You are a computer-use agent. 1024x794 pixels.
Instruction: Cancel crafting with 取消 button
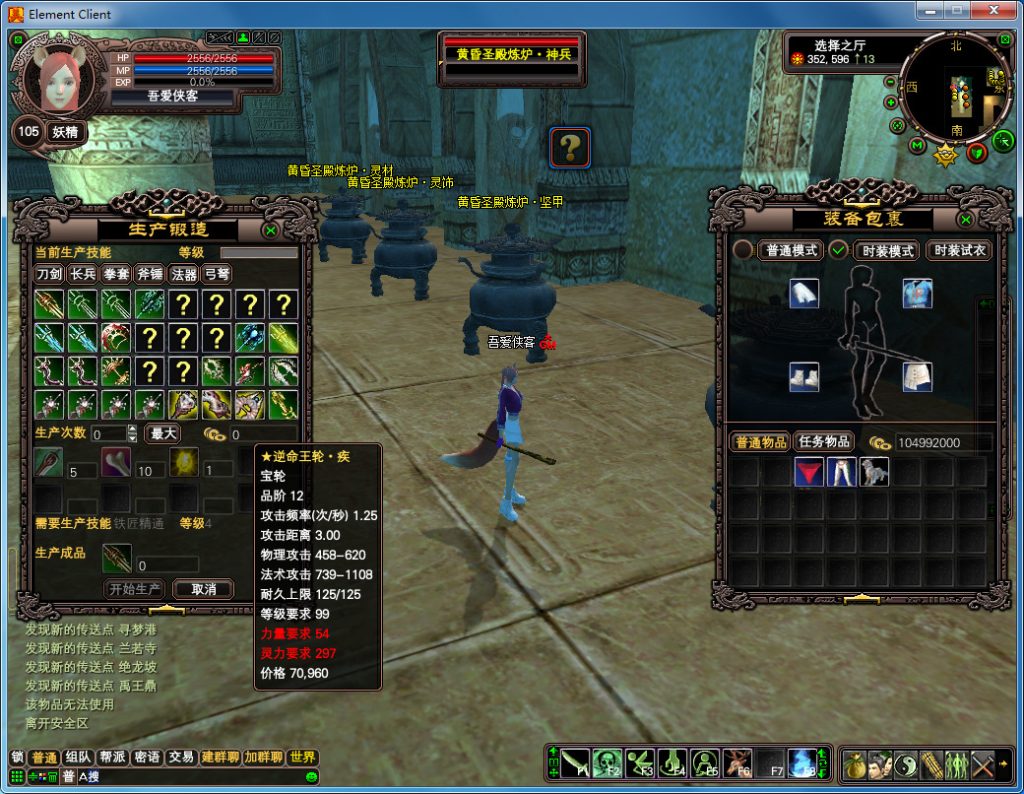click(x=203, y=589)
